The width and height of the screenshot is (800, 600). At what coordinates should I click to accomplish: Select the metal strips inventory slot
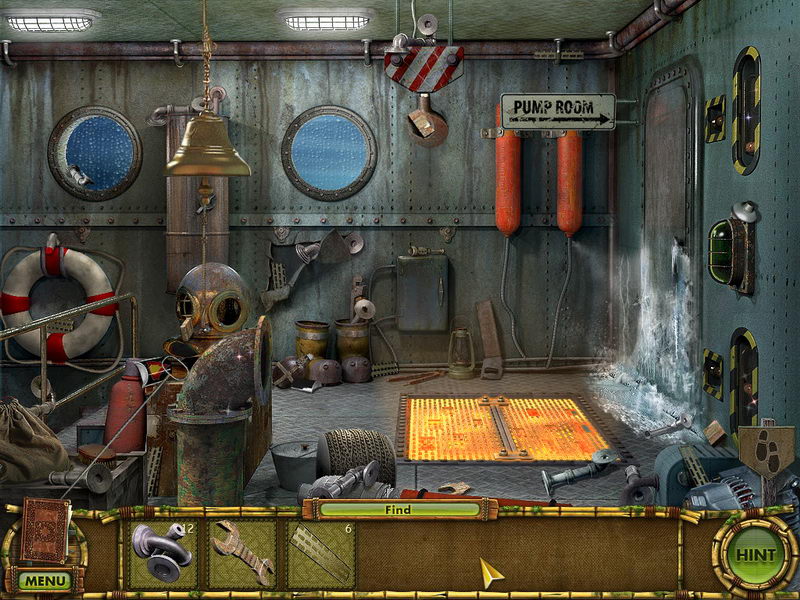pos(321,553)
